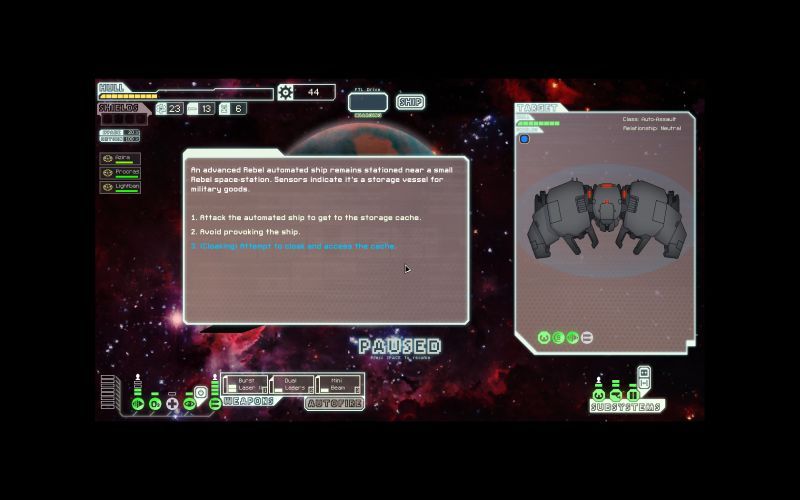Toggle the AUTOFIRE button

pyautogui.click(x=334, y=404)
